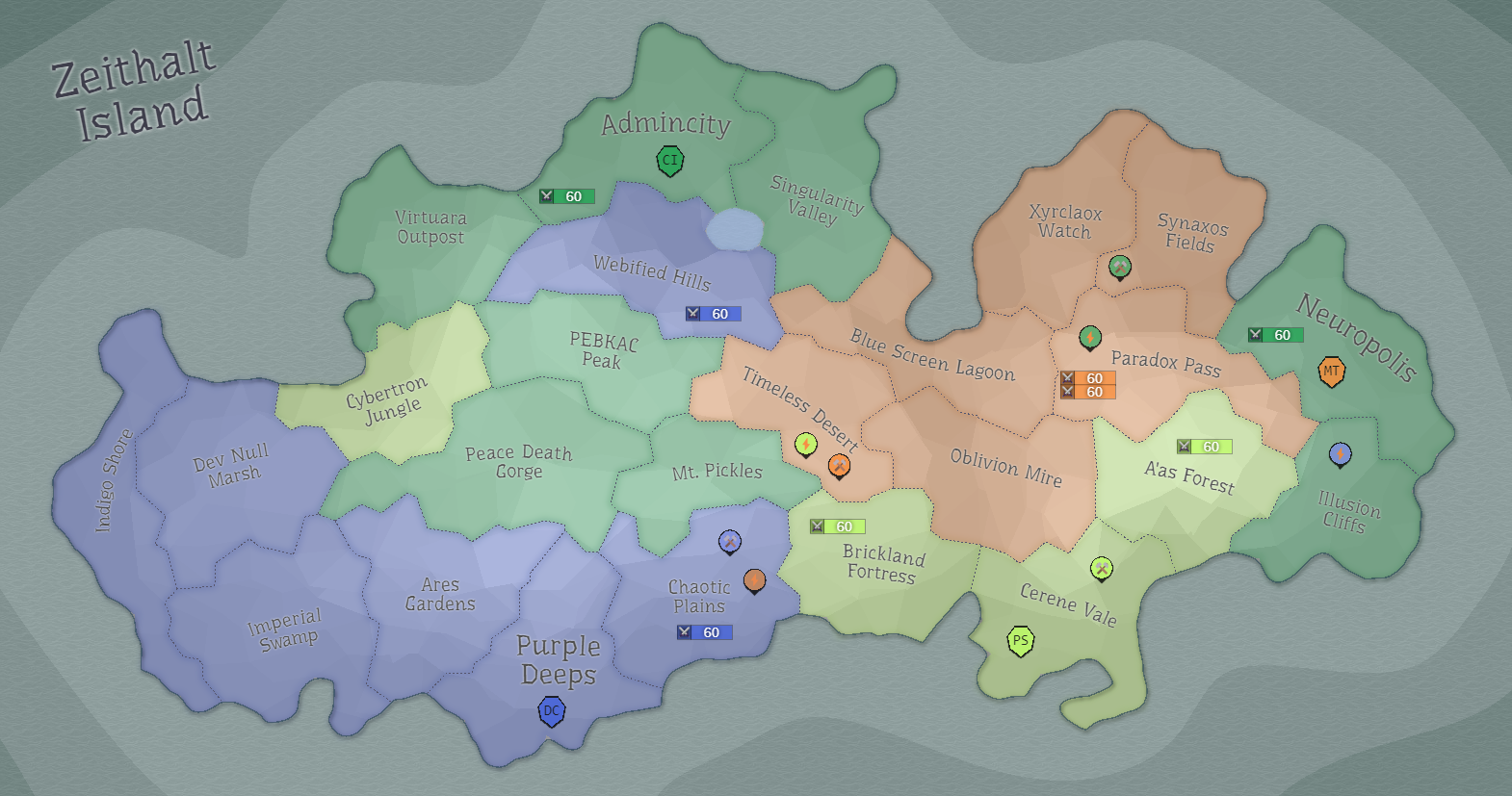
Task: Click the lightning marker in Cerene Vale
Action: 1100,569
